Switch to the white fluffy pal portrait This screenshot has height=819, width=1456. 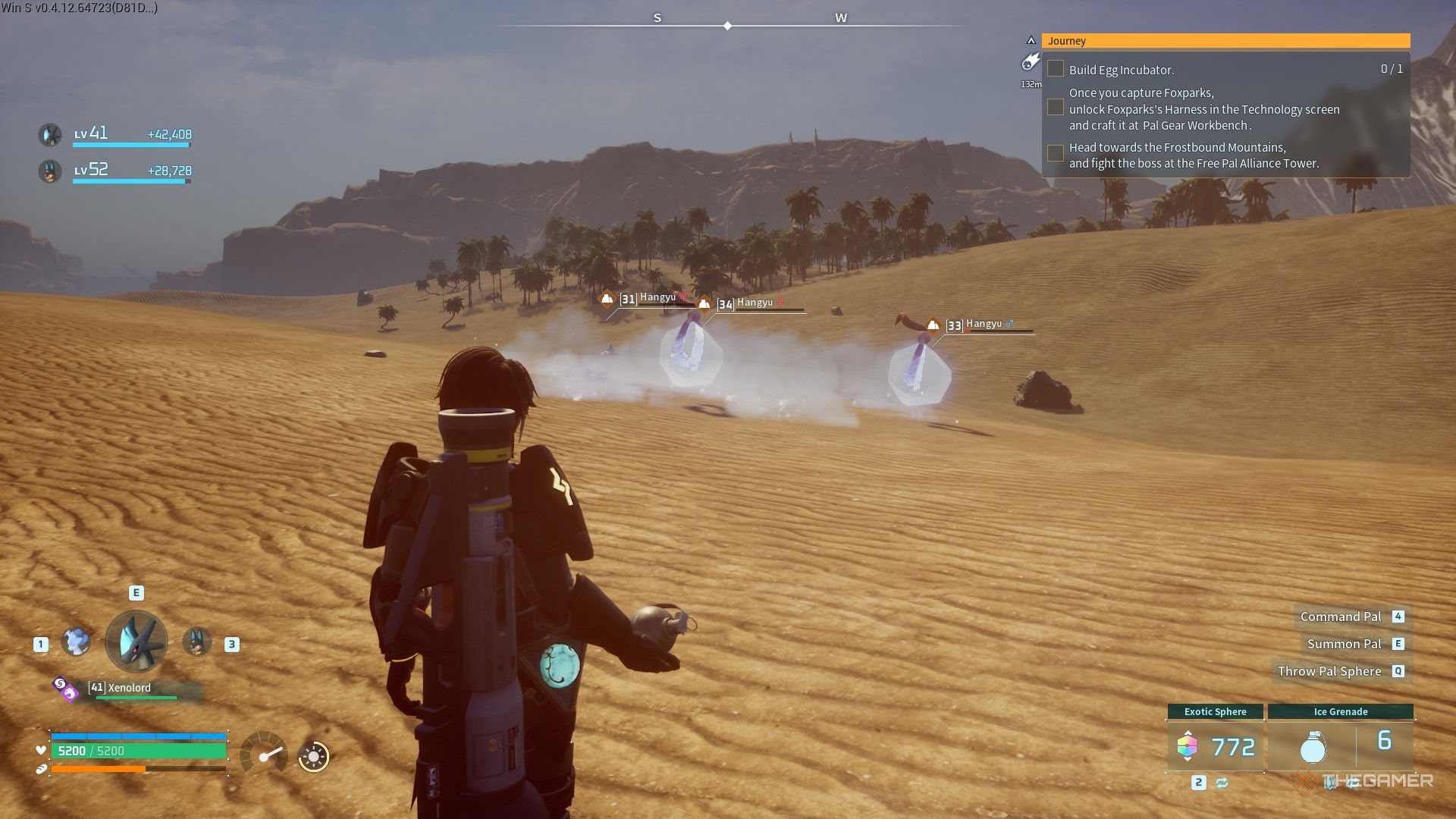pos(76,642)
